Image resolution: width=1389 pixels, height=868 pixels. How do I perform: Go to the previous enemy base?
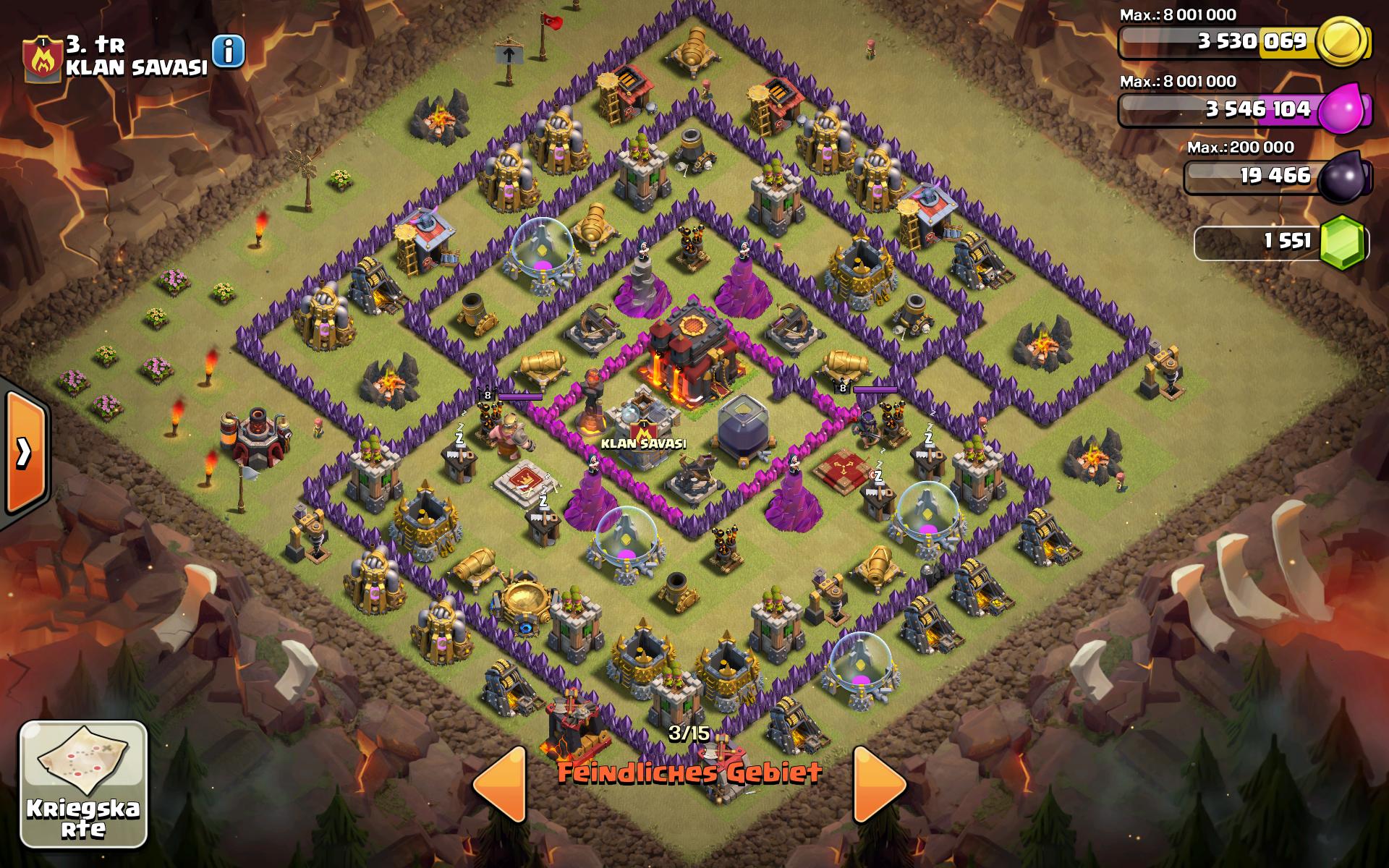[x=500, y=784]
